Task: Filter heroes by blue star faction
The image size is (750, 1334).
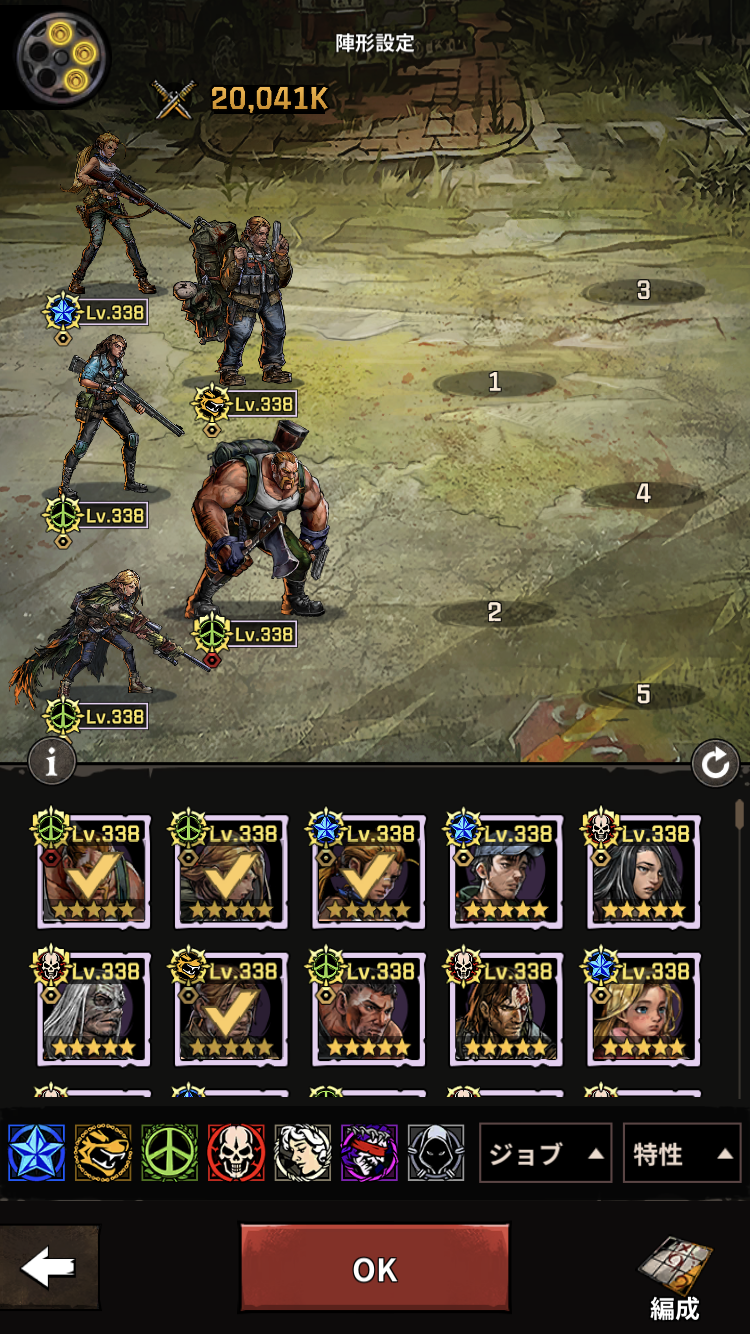Action: 36,1153
